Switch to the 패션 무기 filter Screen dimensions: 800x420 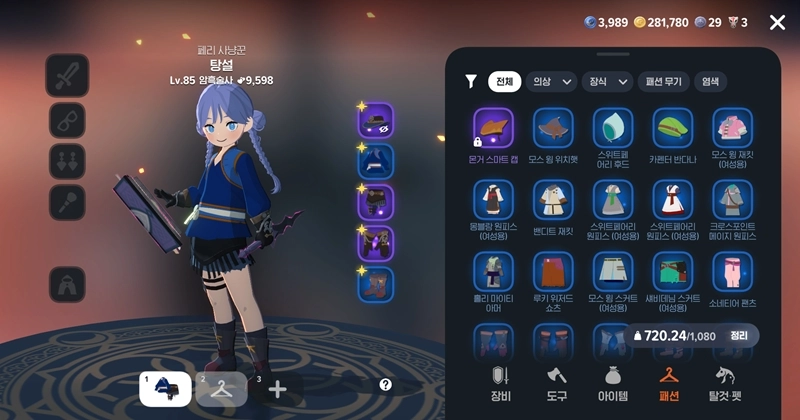664,82
